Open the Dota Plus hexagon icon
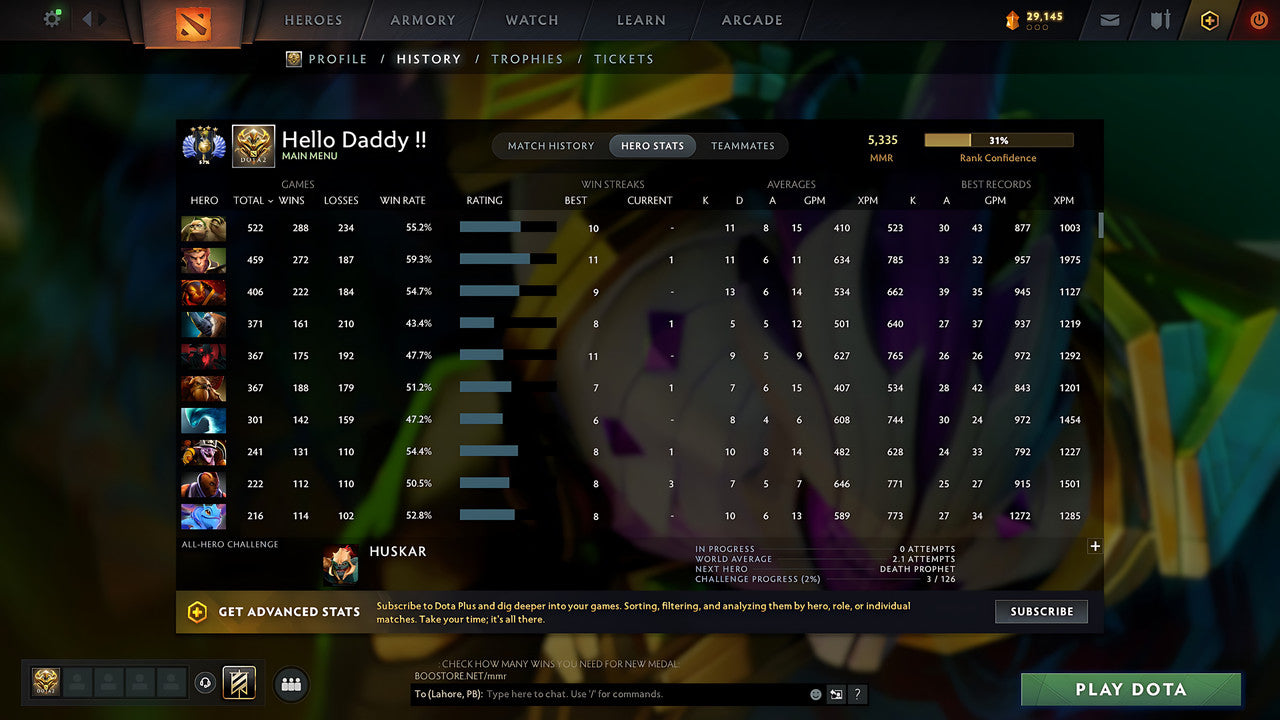 [x=1209, y=19]
